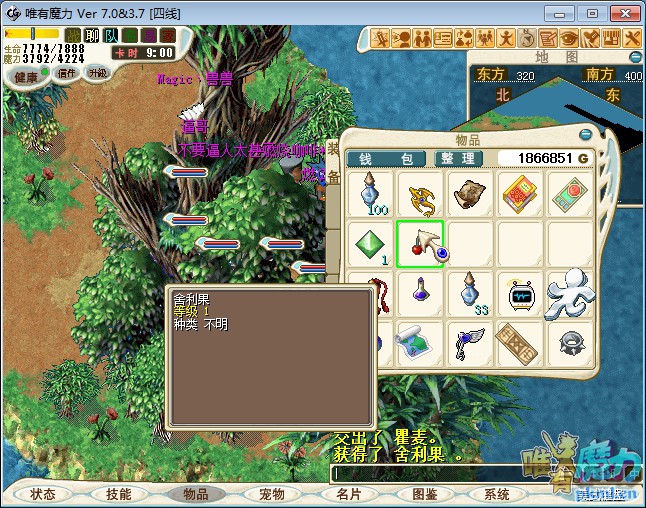Open the 钱包 wallet button
The image size is (646, 508).
pyautogui.click(x=386, y=159)
